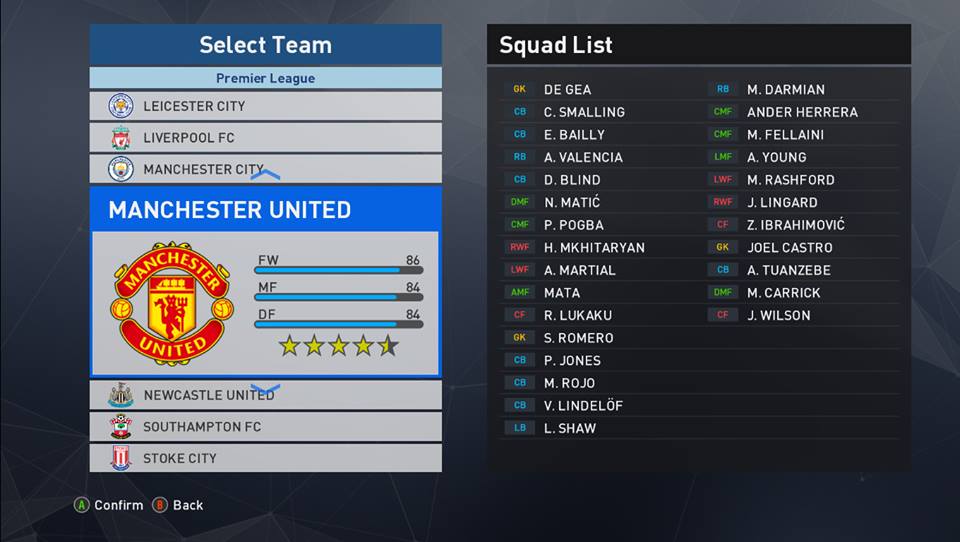Select Southampton FC from the list
Screen dimensions: 960x542
click(265, 427)
